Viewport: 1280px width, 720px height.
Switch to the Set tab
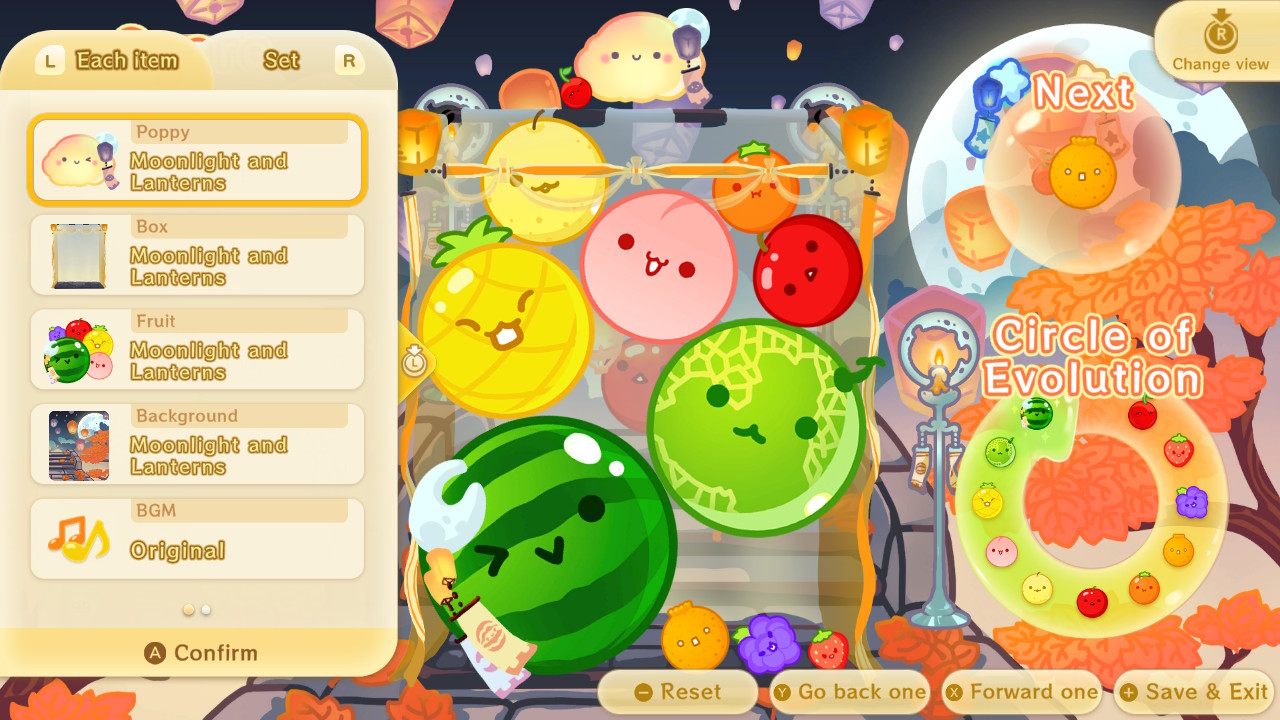coord(281,61)
